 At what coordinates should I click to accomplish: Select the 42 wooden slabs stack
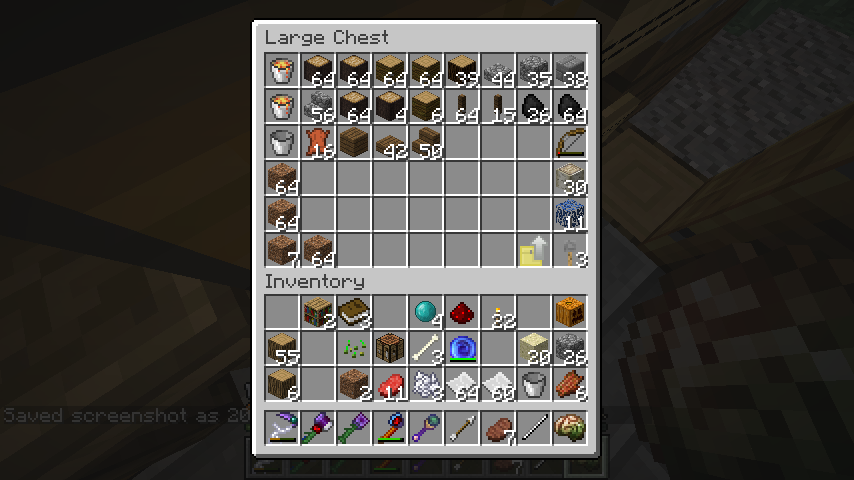click(389, 141)
